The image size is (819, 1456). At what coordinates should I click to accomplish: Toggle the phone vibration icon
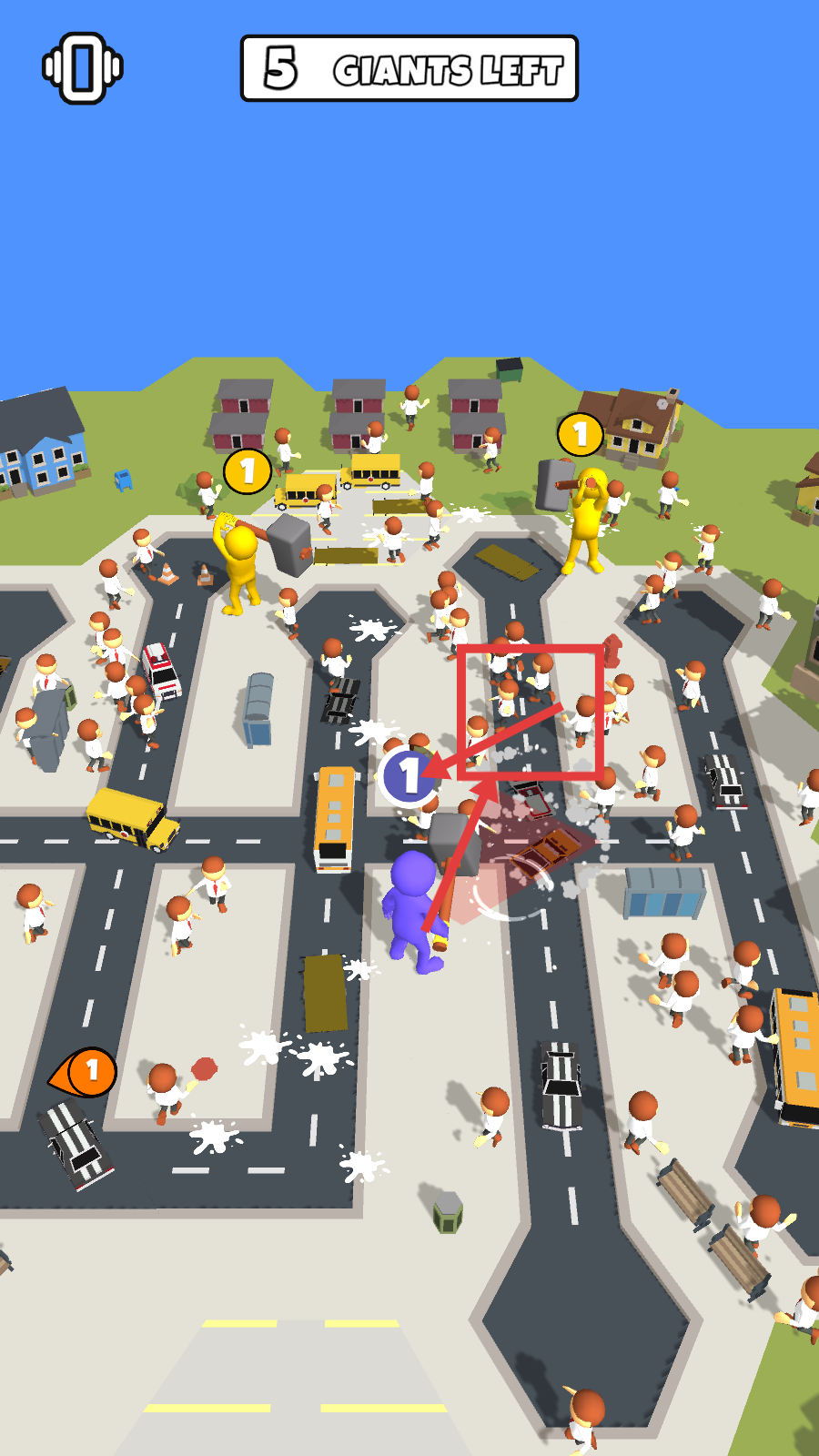83,68
